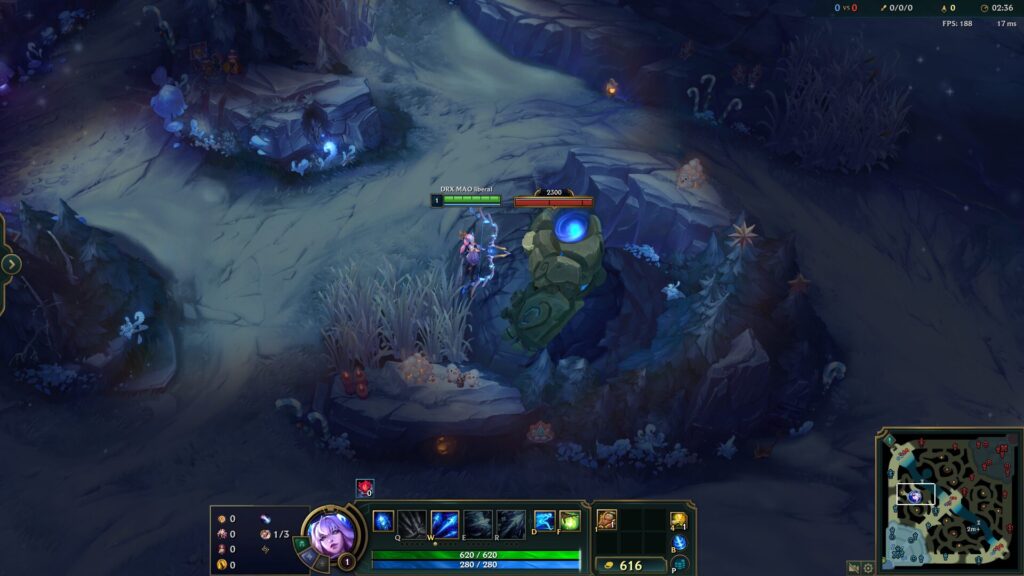Use the green F summoner spell

coord(569,521)
